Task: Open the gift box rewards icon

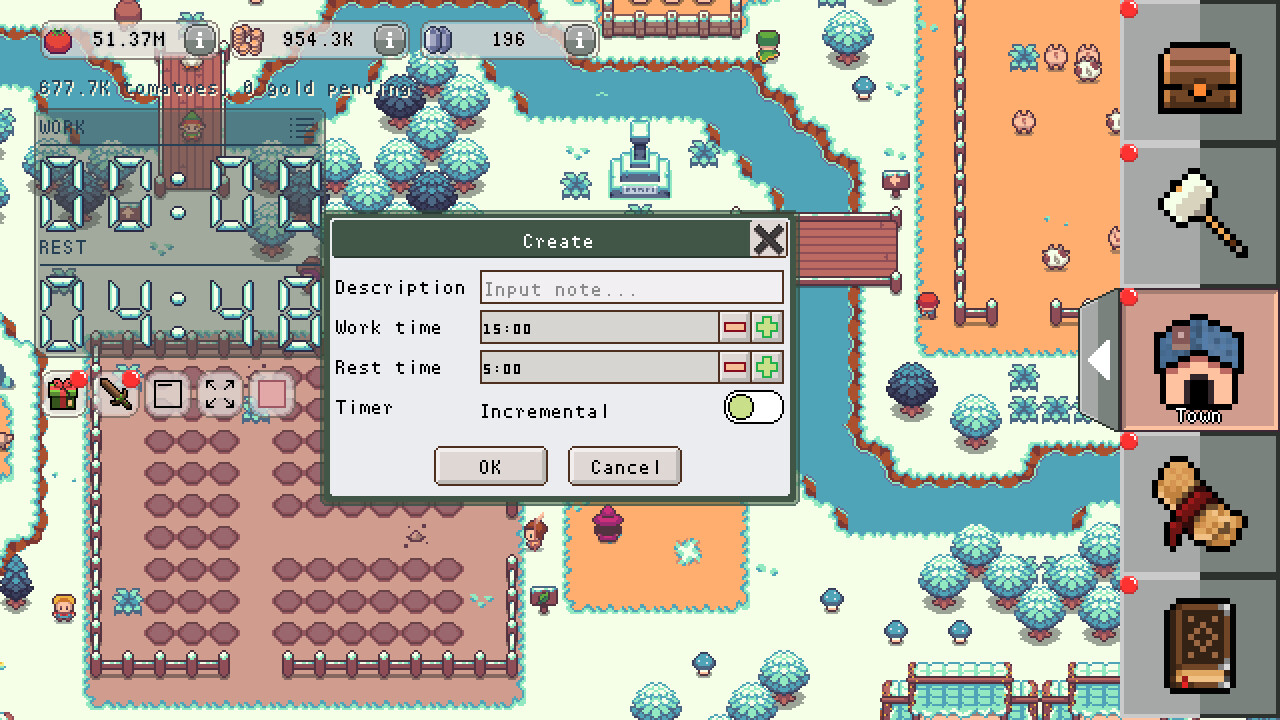Action: (x=62, y=393)
